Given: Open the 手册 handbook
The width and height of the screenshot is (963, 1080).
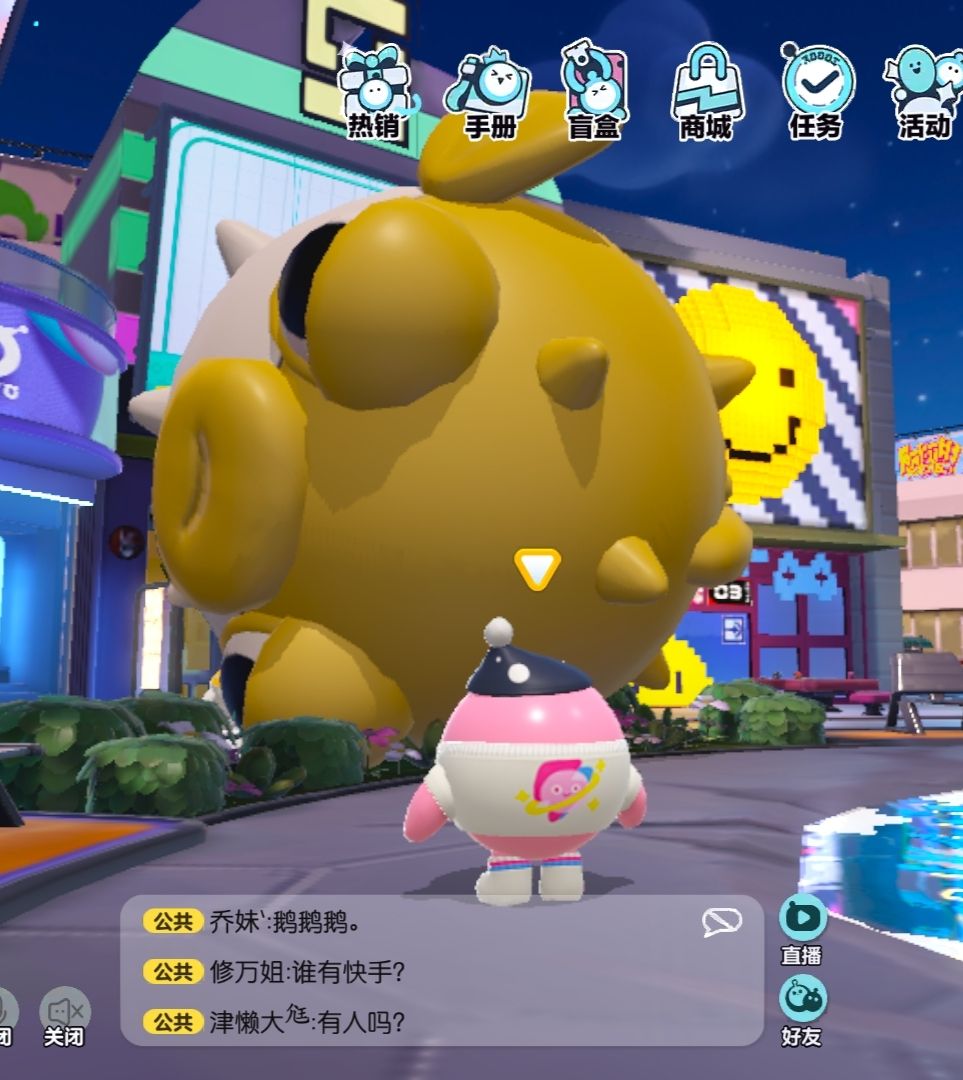Looking at the screenshot, I should pyautogui.click(x=490, y=92).
